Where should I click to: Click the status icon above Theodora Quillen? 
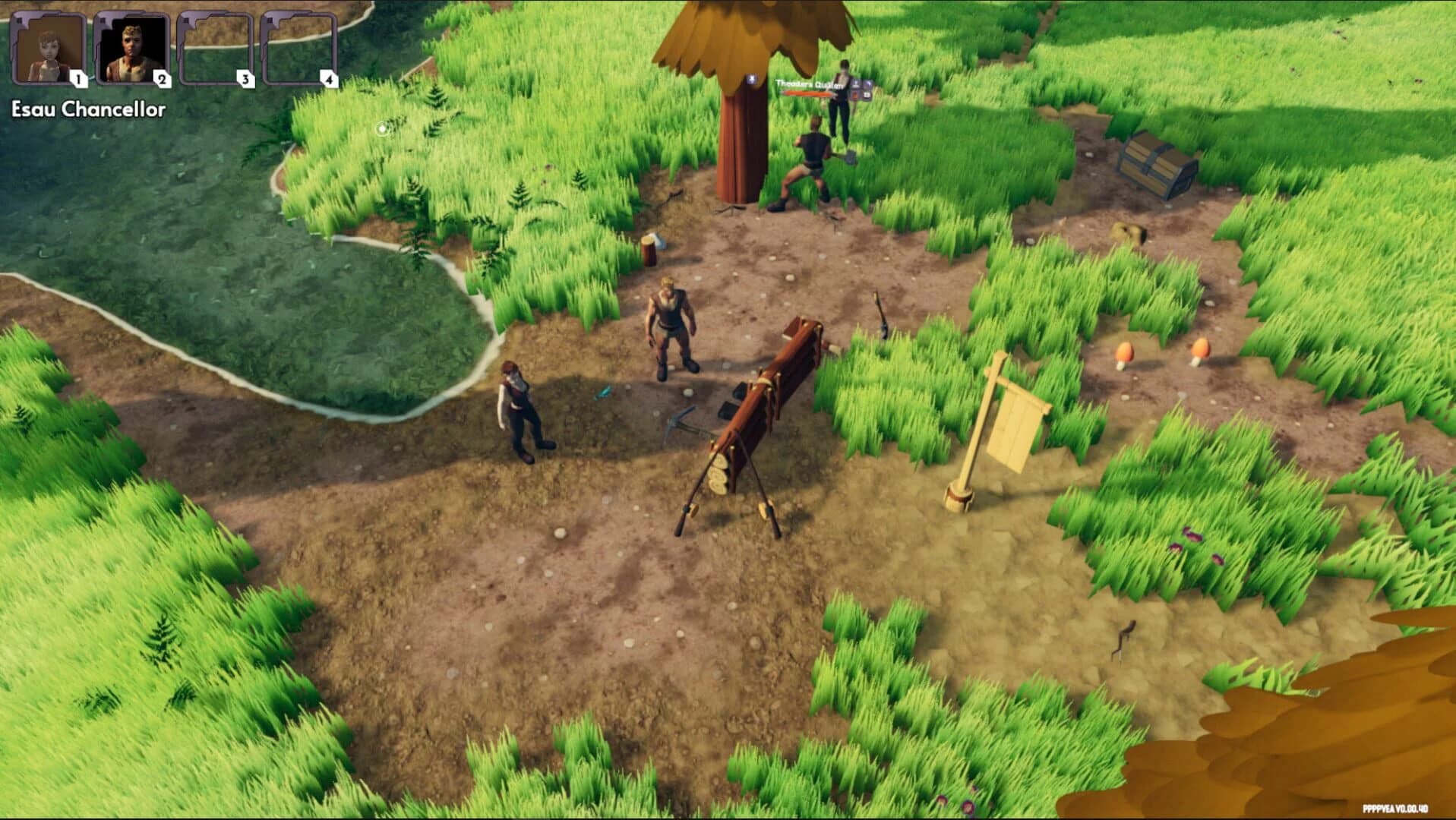(x=751, y=77)
